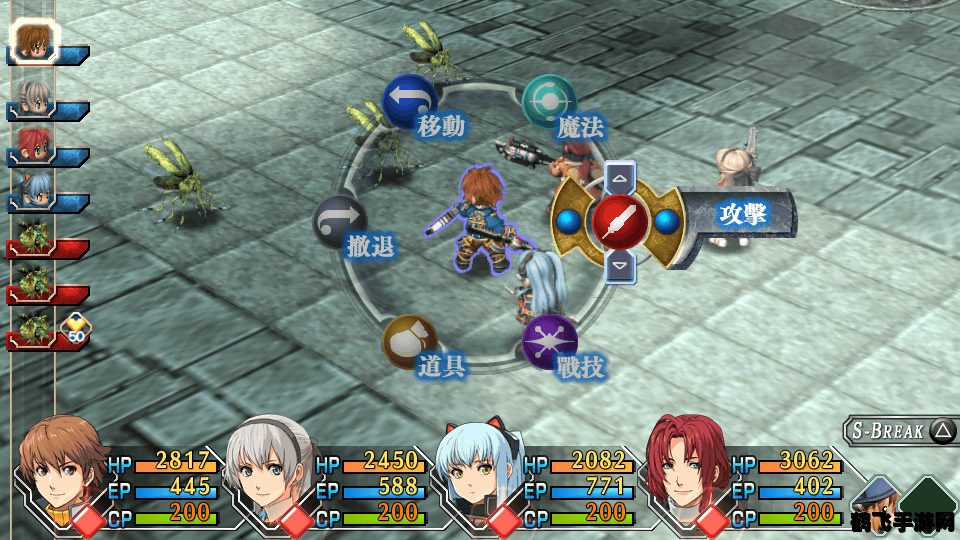Click the down arrow below the attack icon

620,264
